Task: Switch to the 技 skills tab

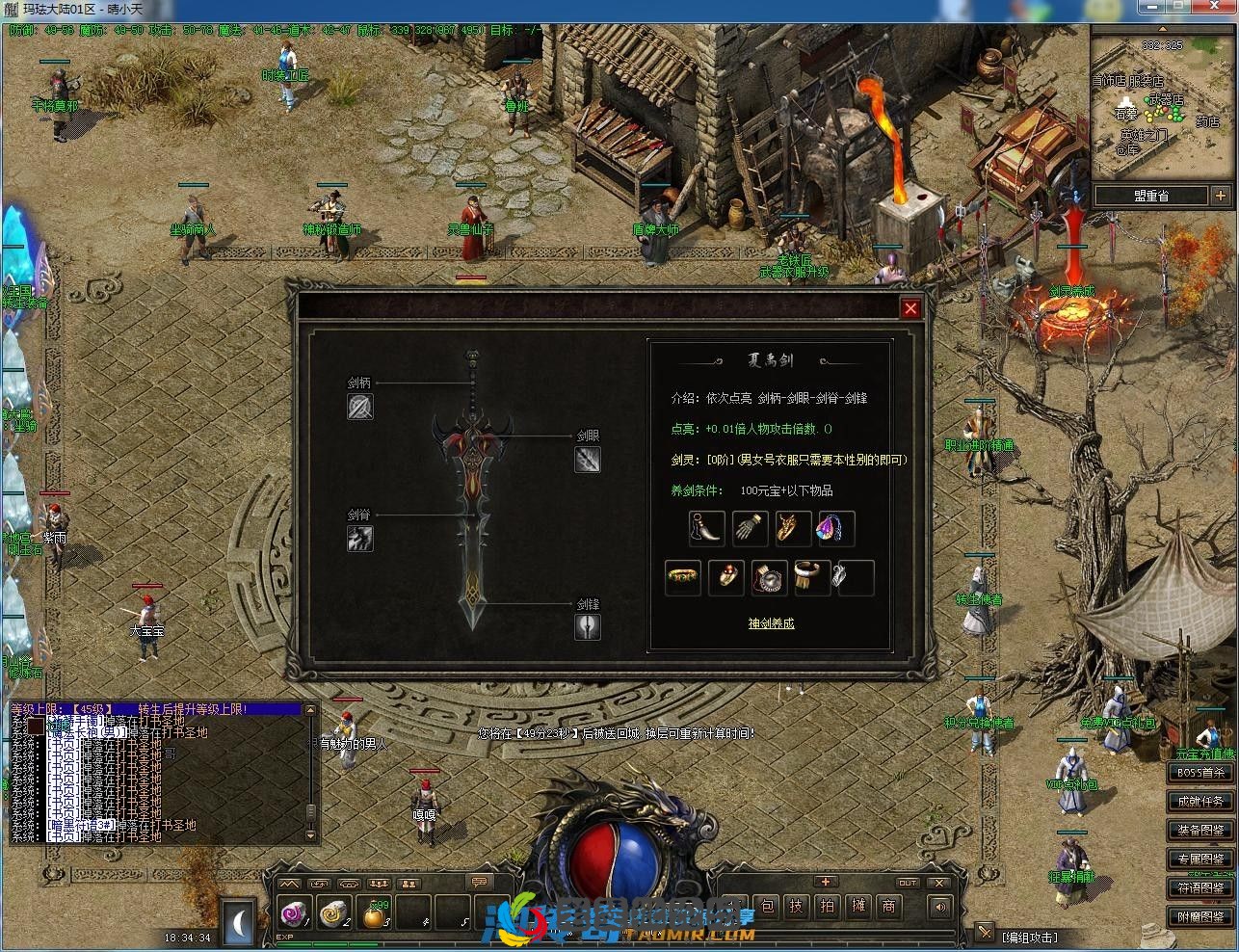Action: click(796, 906)
